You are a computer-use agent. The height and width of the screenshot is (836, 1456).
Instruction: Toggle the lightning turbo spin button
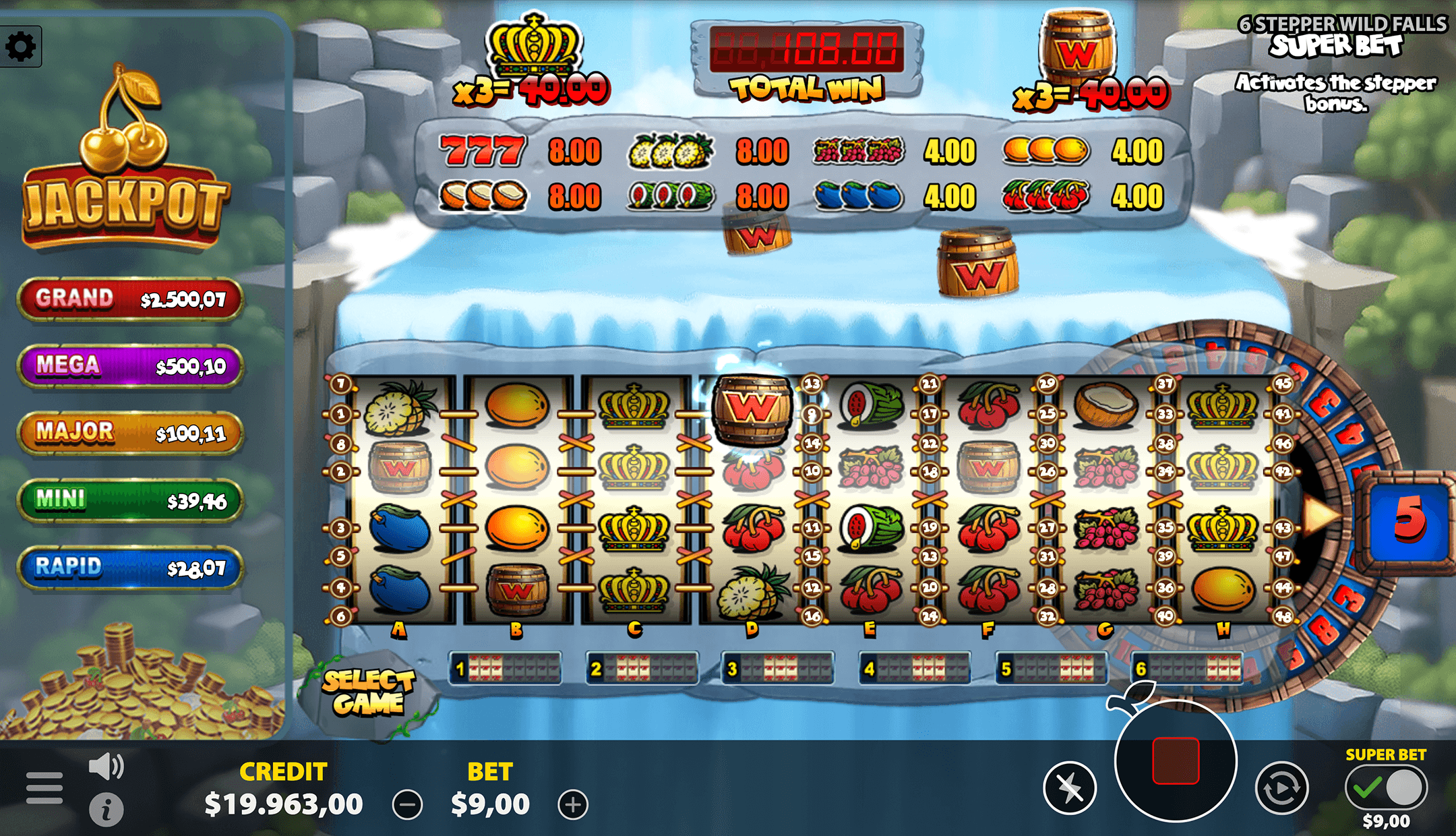coord(1069,787)
